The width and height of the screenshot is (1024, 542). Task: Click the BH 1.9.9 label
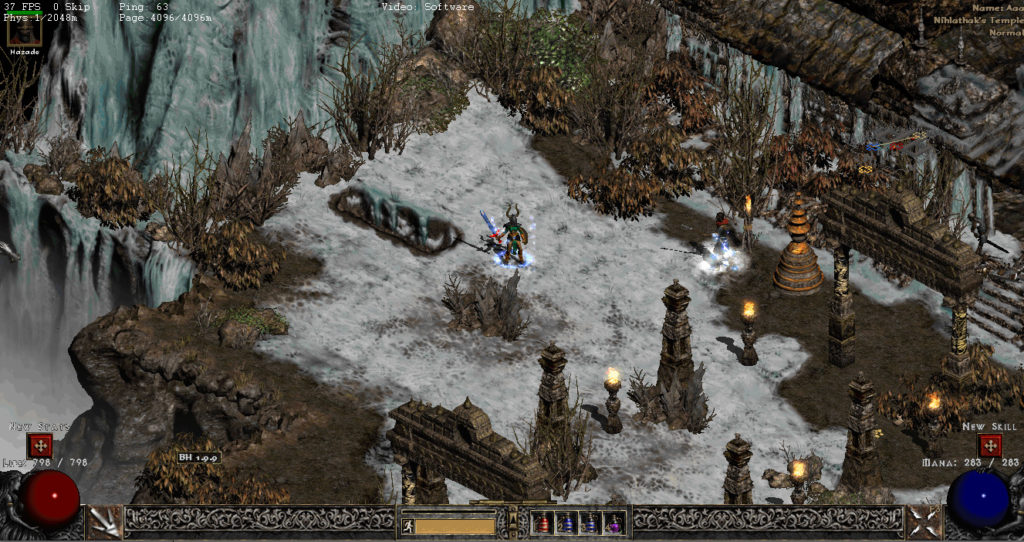(x=198, y=457)
